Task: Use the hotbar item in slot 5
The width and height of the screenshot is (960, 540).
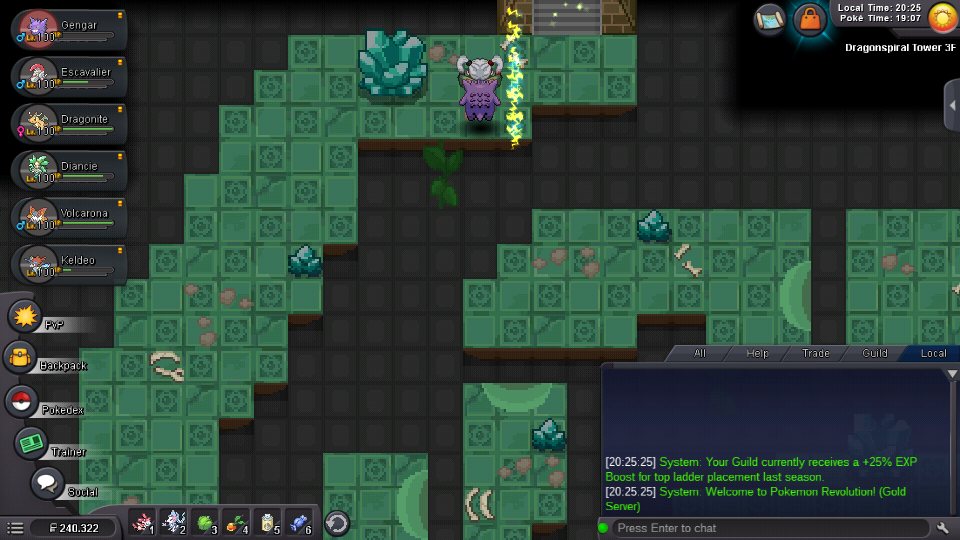Action: [x=267, y=522]
